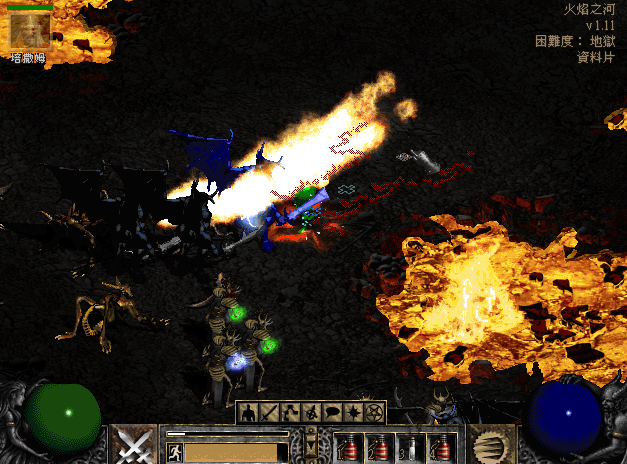Screen dimensions: 627x464
Task: Use the white potion in belt slot 3
Action: coord(412,448)
